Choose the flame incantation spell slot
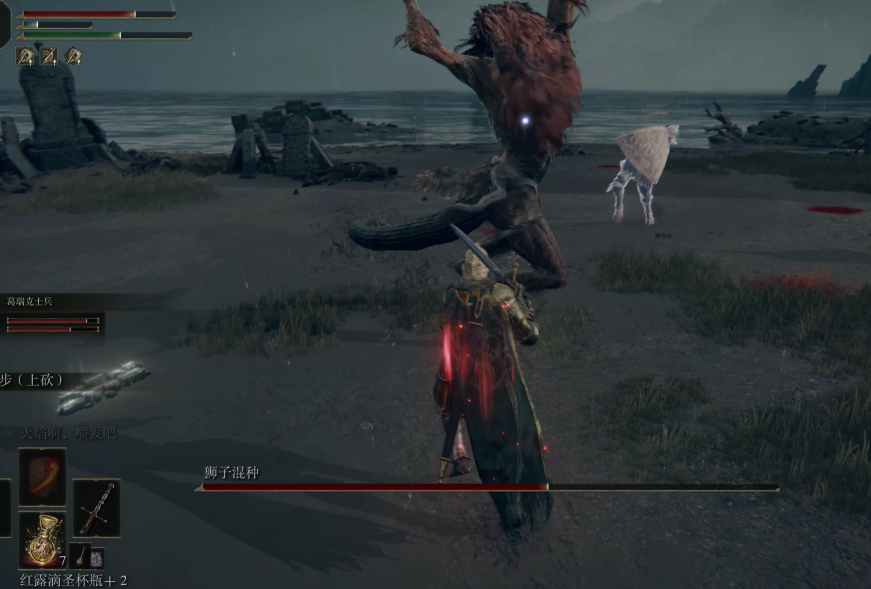 [43, 477]
